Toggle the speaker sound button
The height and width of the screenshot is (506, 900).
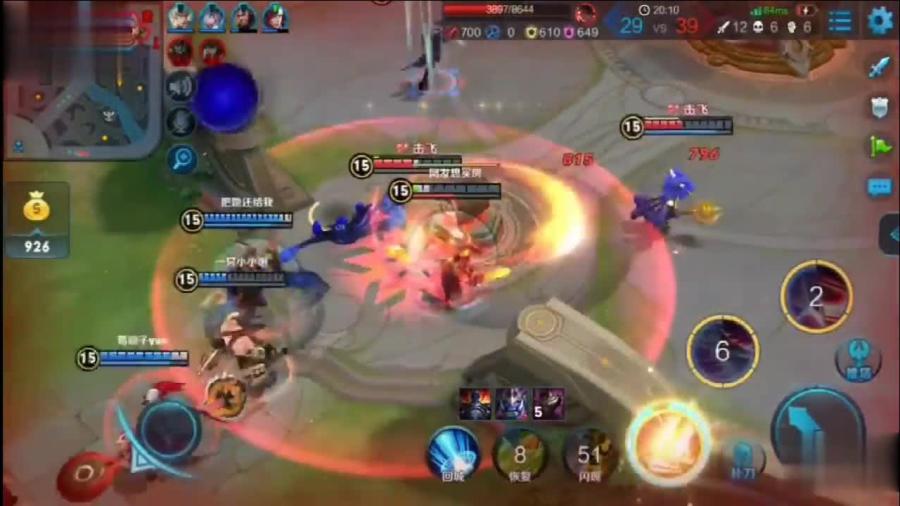[181, 86]
